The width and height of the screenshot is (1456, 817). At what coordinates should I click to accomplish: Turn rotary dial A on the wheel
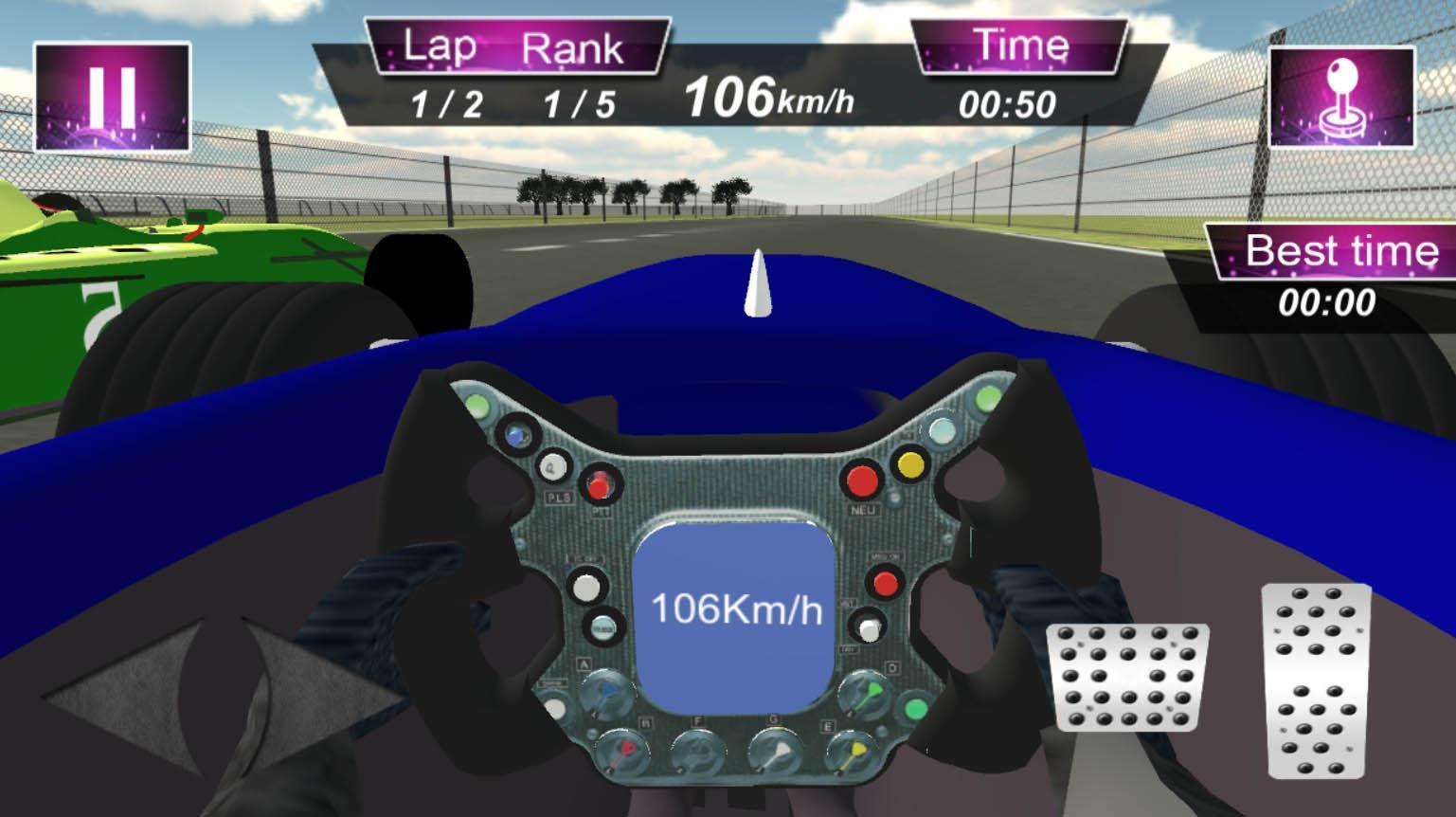[607, 693]
